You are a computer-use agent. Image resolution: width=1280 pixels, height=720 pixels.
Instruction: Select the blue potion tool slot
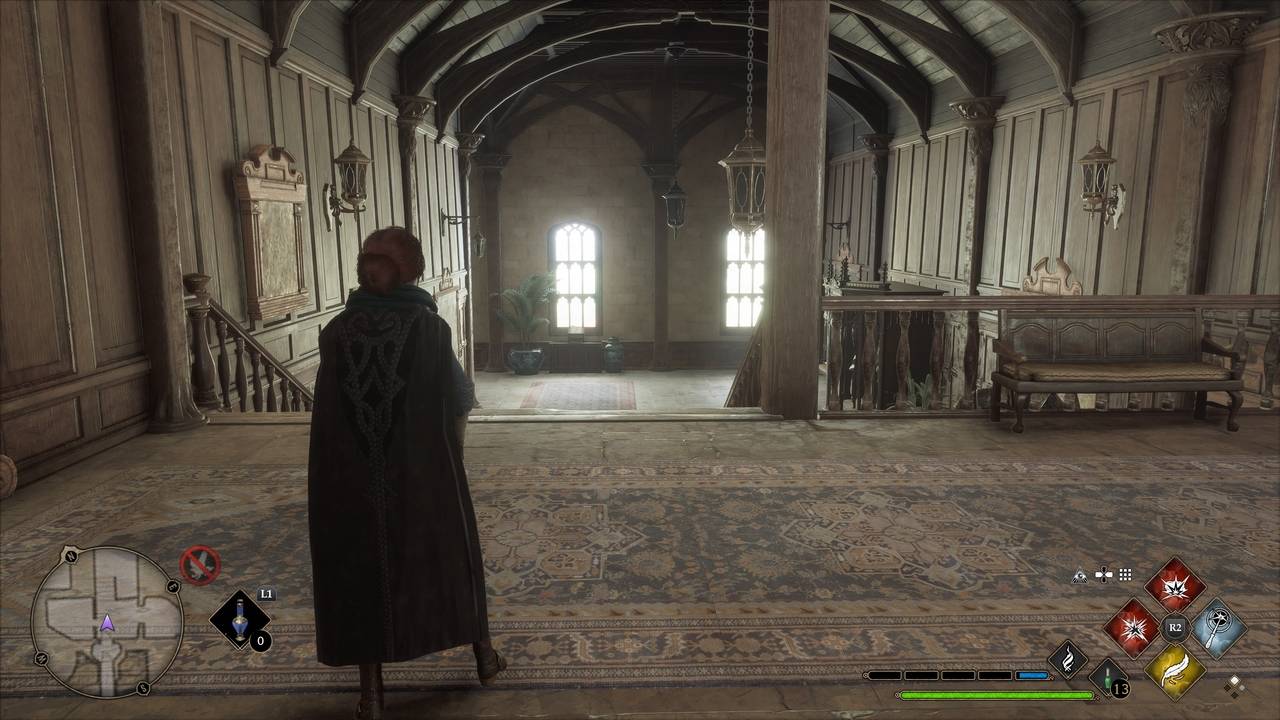(x=239, y=621)
